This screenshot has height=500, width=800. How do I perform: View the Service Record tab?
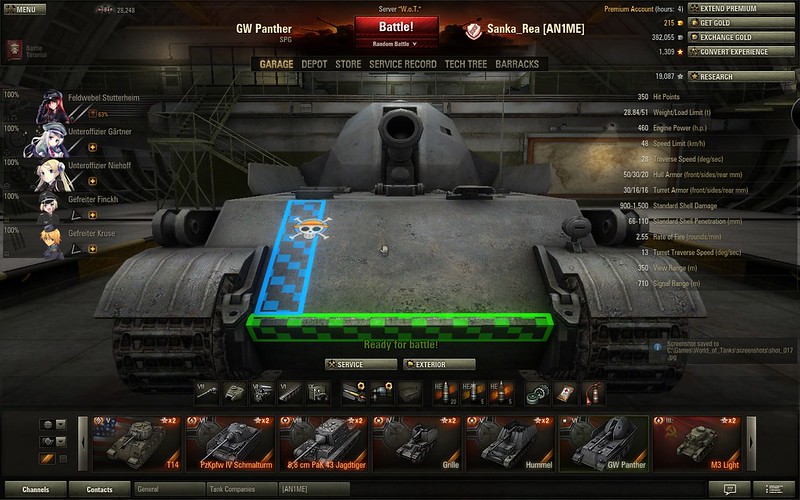point(402,64)
